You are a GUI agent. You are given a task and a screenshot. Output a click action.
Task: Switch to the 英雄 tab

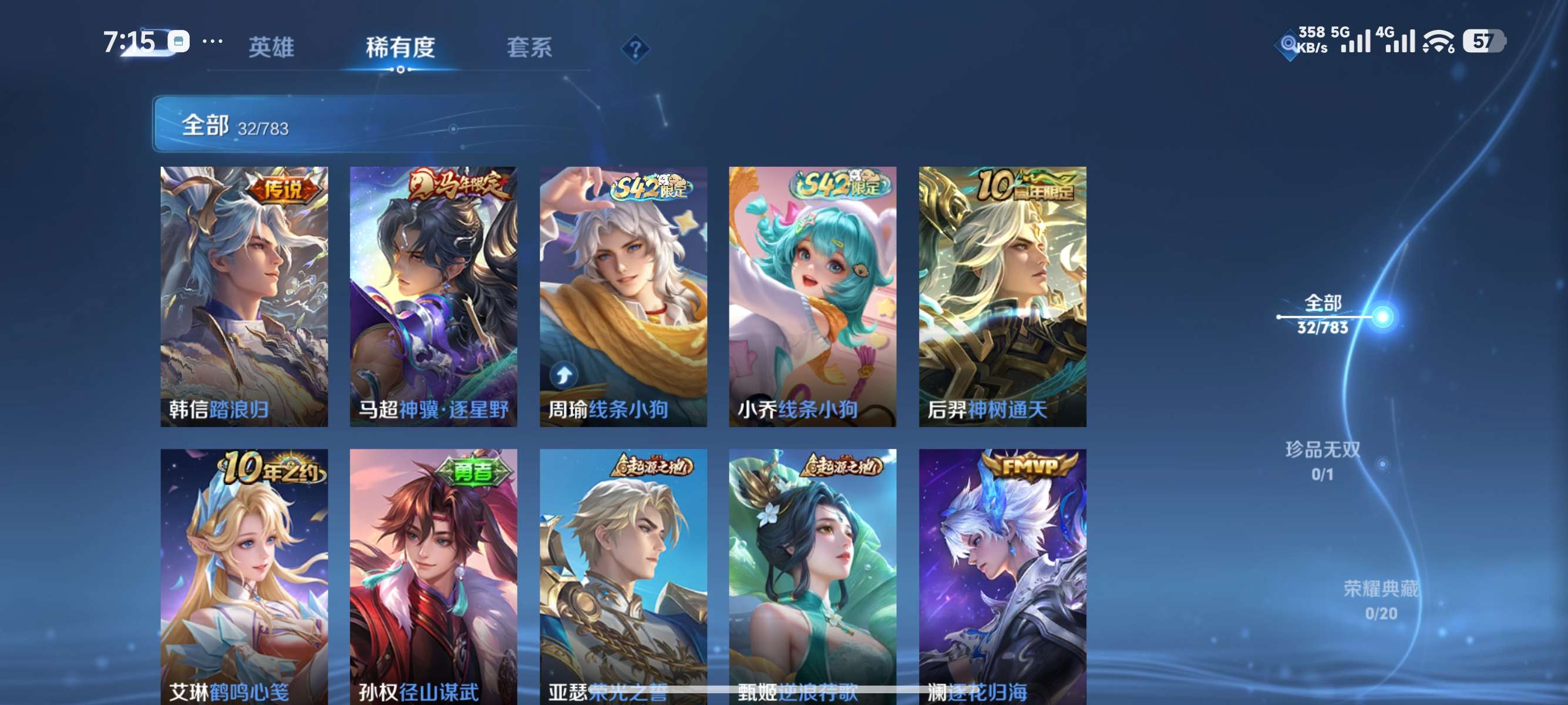[x=272, y=48]
